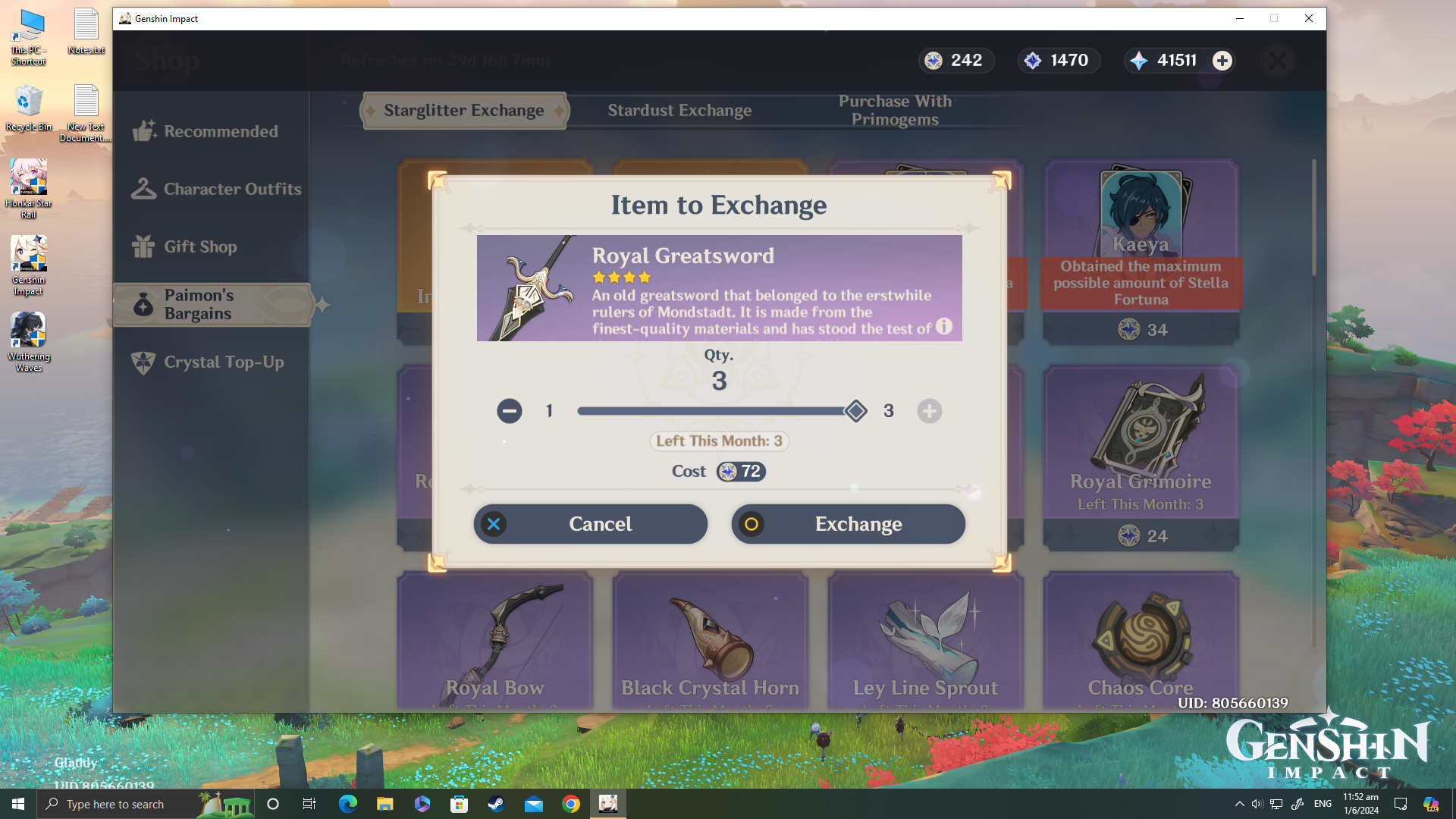The image size is (1456, 819).
Task: Click the info icon on Royal Greatsword description
Action: tap(943, 327)
